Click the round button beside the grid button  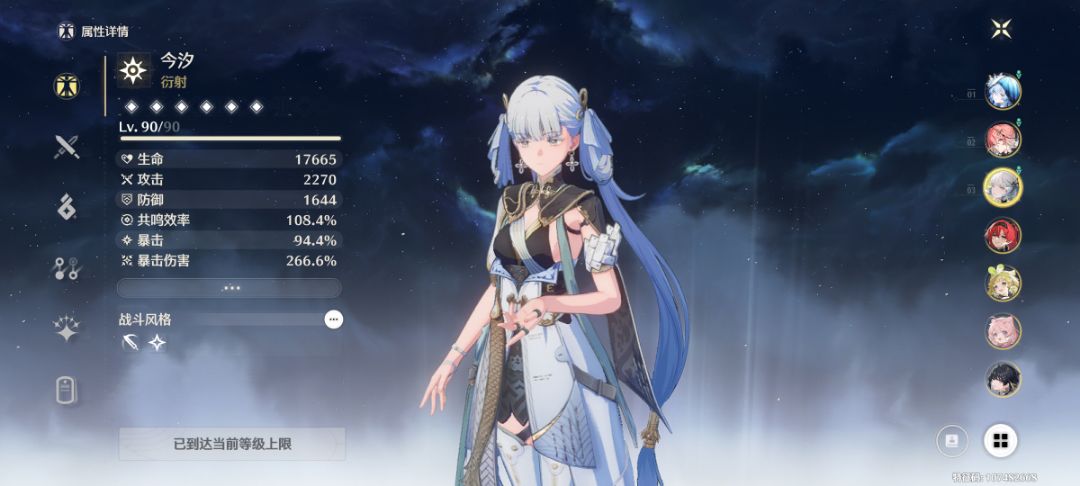(952, 440)
